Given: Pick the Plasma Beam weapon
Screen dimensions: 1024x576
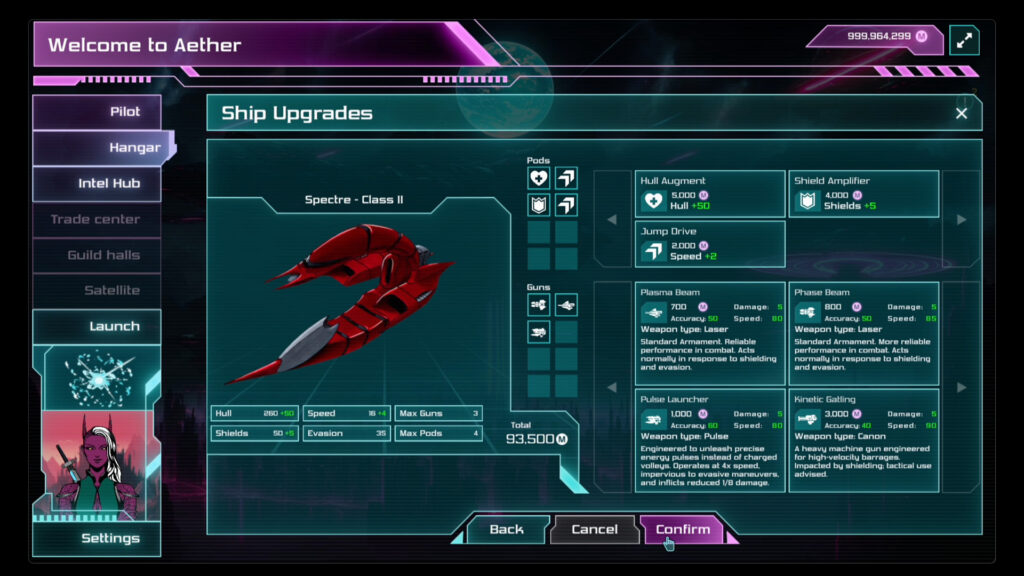Looking at the screenshot, I should point(710,333).
